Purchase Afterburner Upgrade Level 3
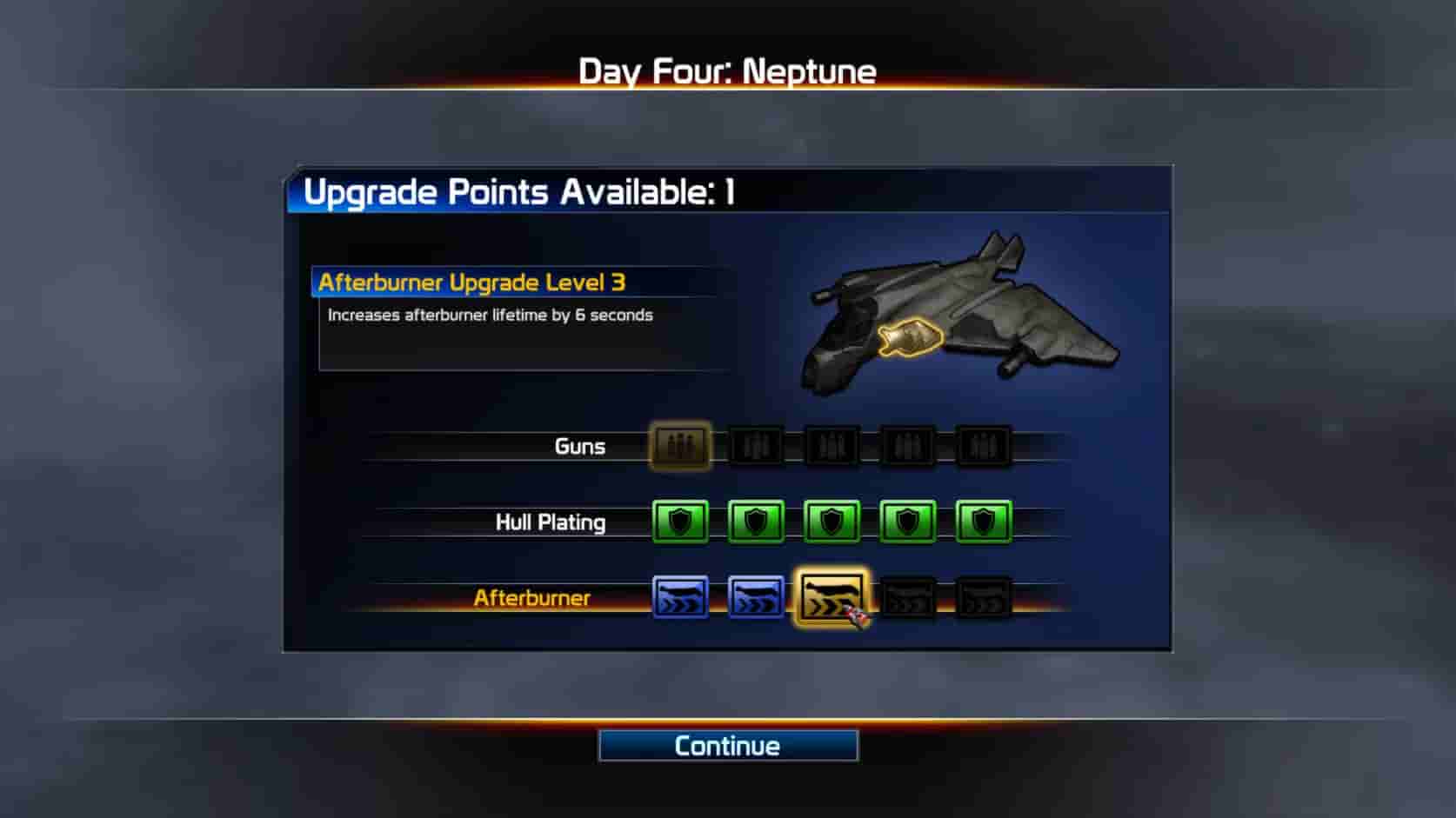 (x=831, y=596)
